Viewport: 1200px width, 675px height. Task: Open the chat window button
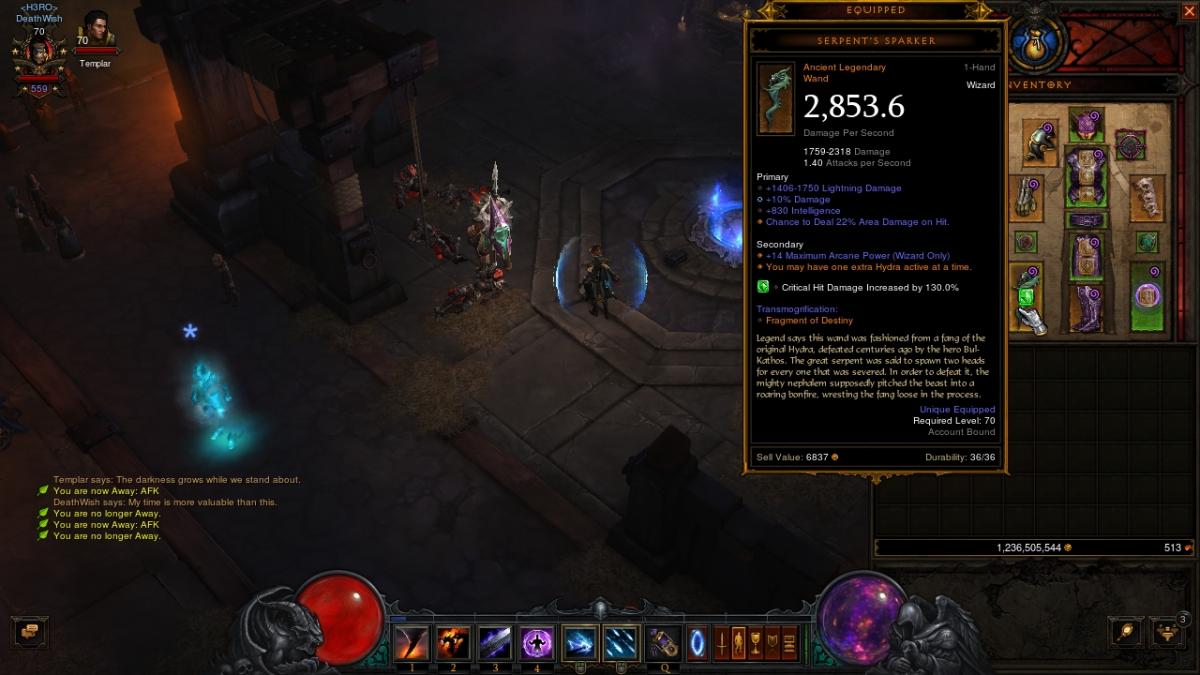[30, 632]
